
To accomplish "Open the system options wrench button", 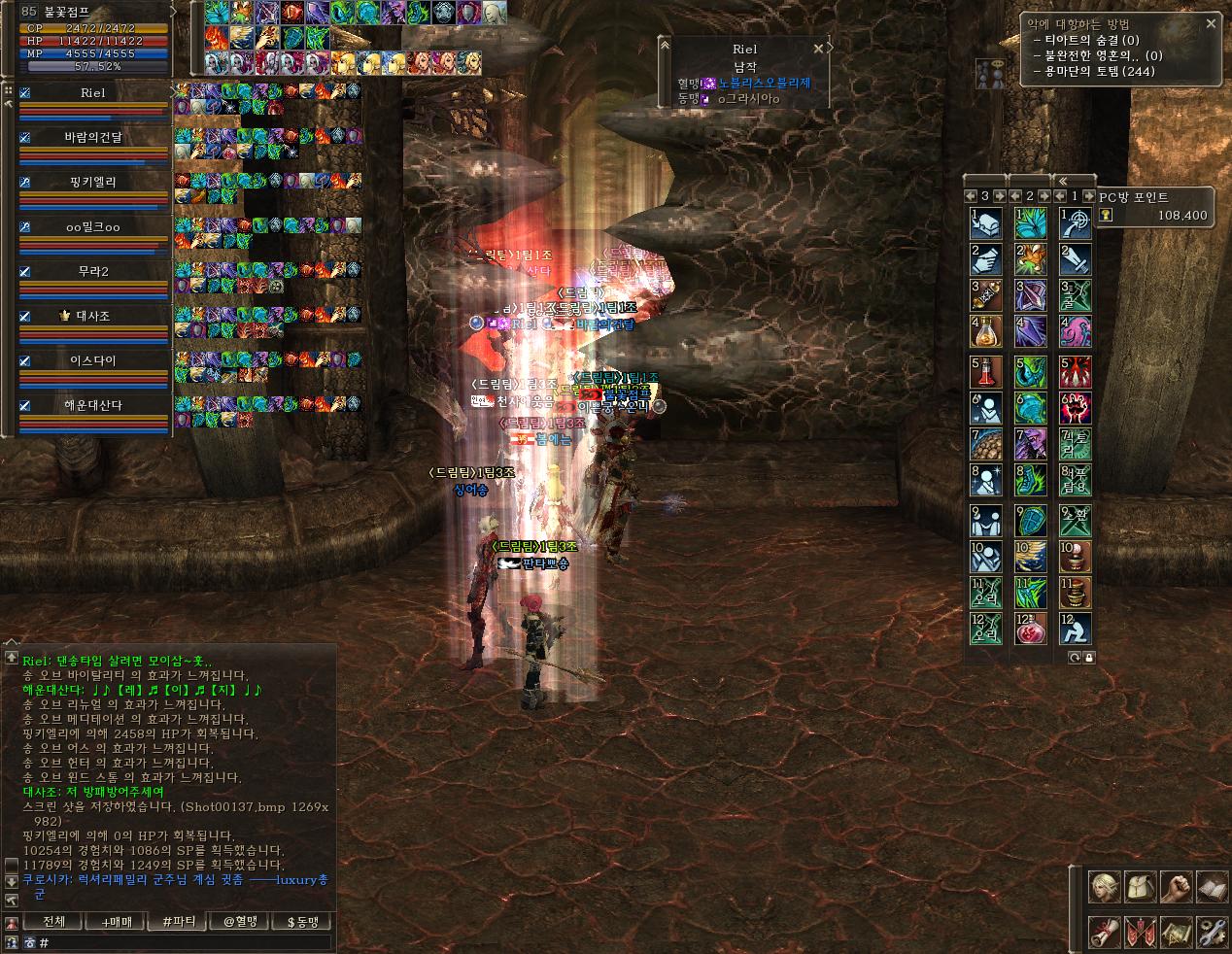I will point(1212,933).
